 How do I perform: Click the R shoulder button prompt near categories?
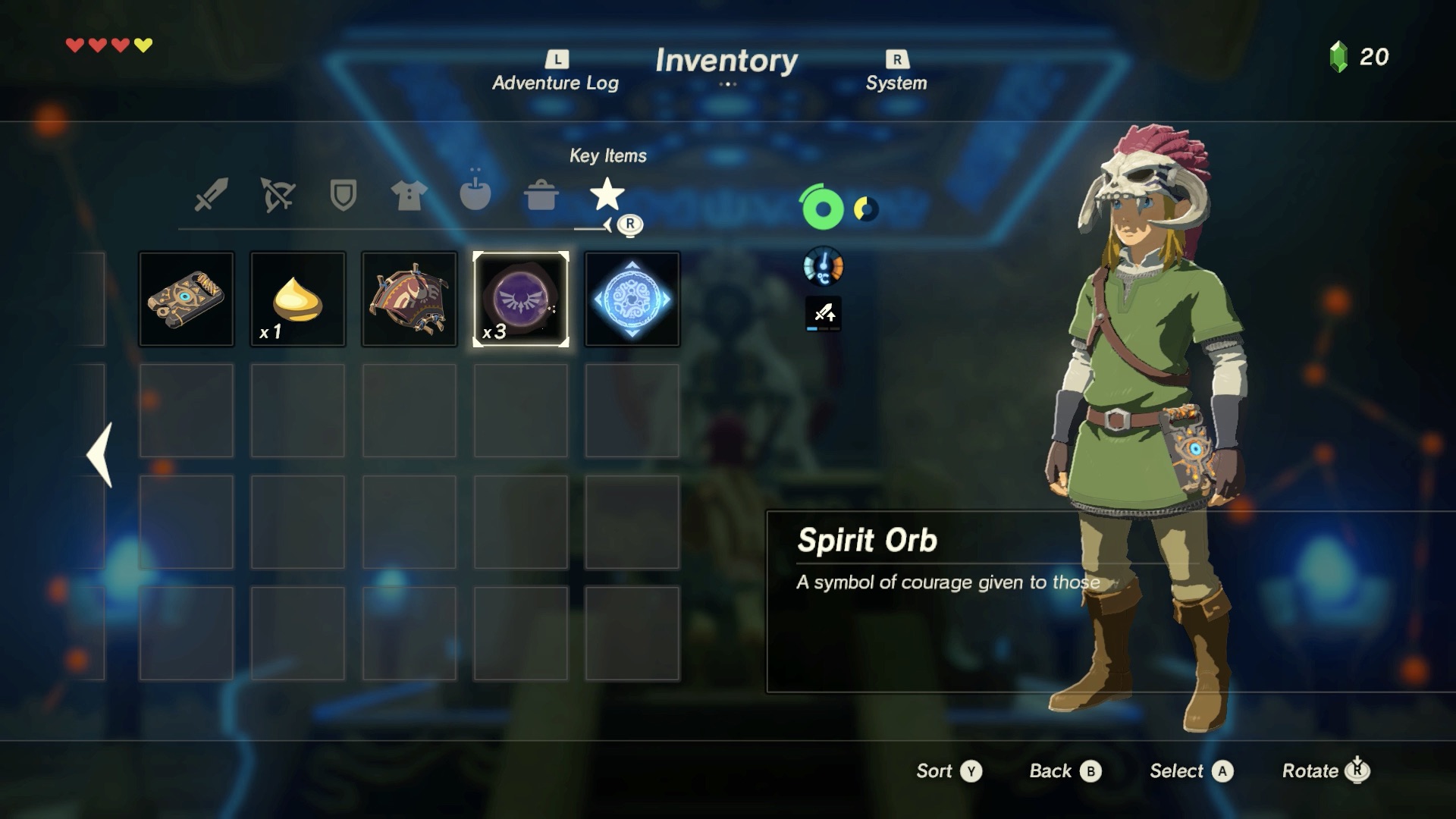(x=629, y=224)
